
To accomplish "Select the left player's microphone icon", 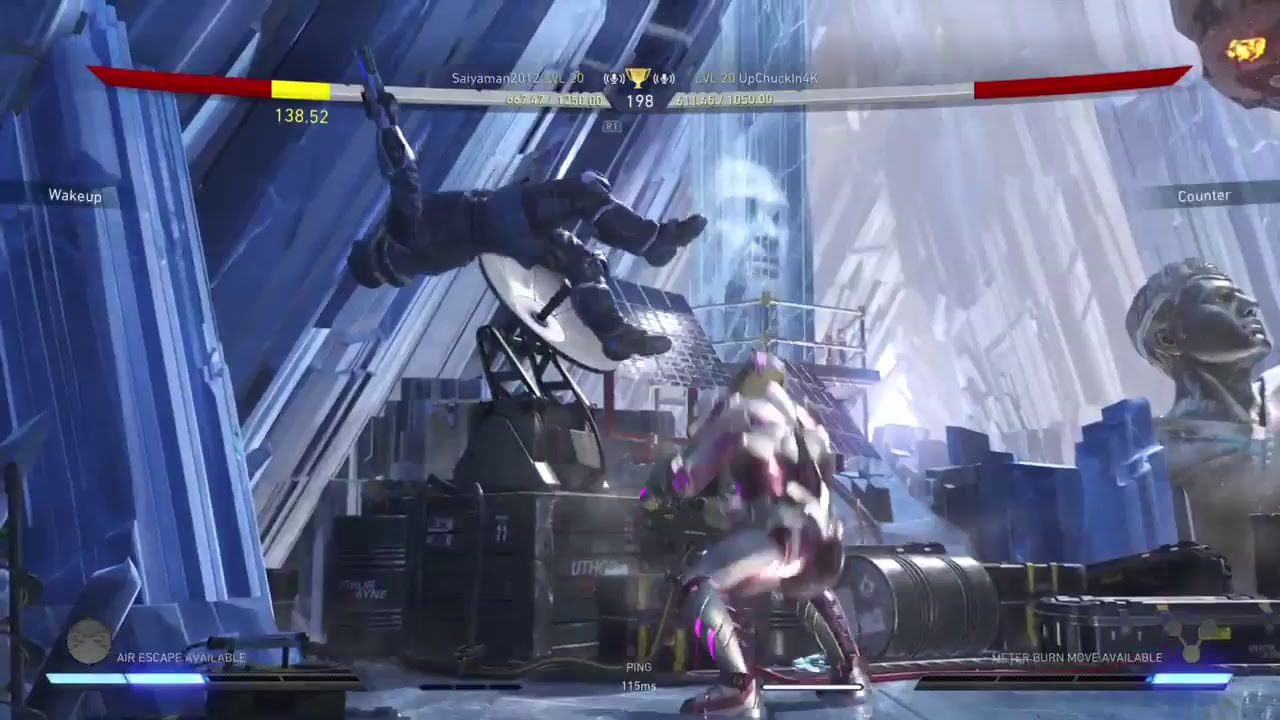I will 614,79.
